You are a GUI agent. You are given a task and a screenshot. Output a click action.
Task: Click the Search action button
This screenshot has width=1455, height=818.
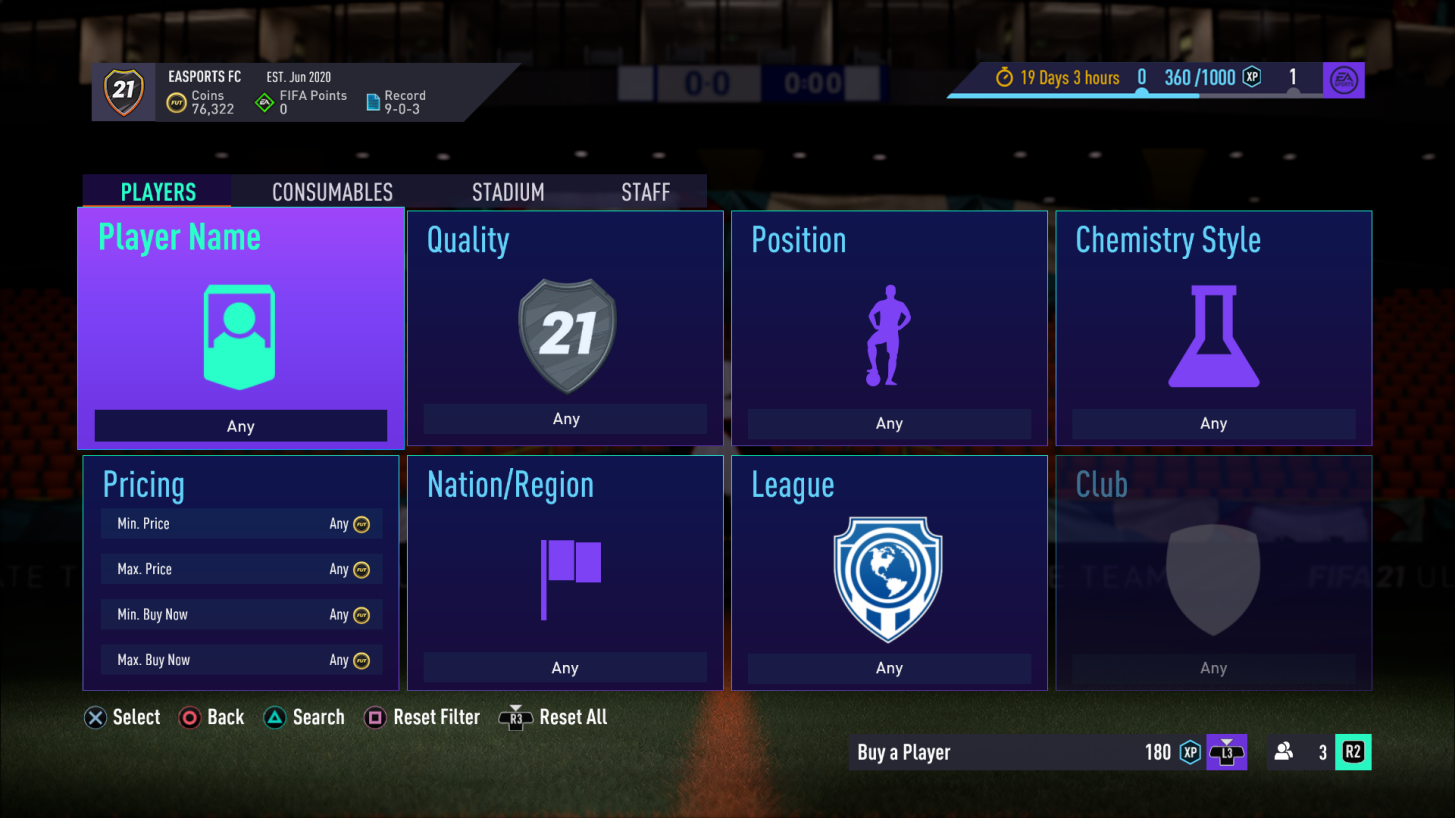click(304, 717)
